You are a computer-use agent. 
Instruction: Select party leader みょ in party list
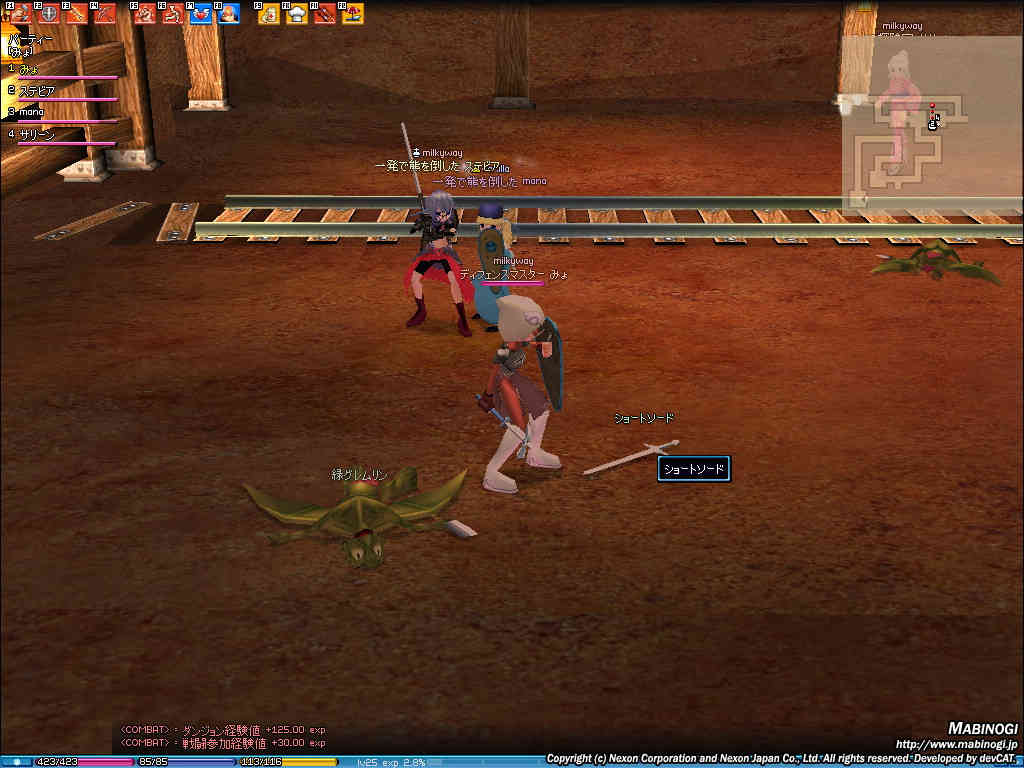click(x=29, y=69)
